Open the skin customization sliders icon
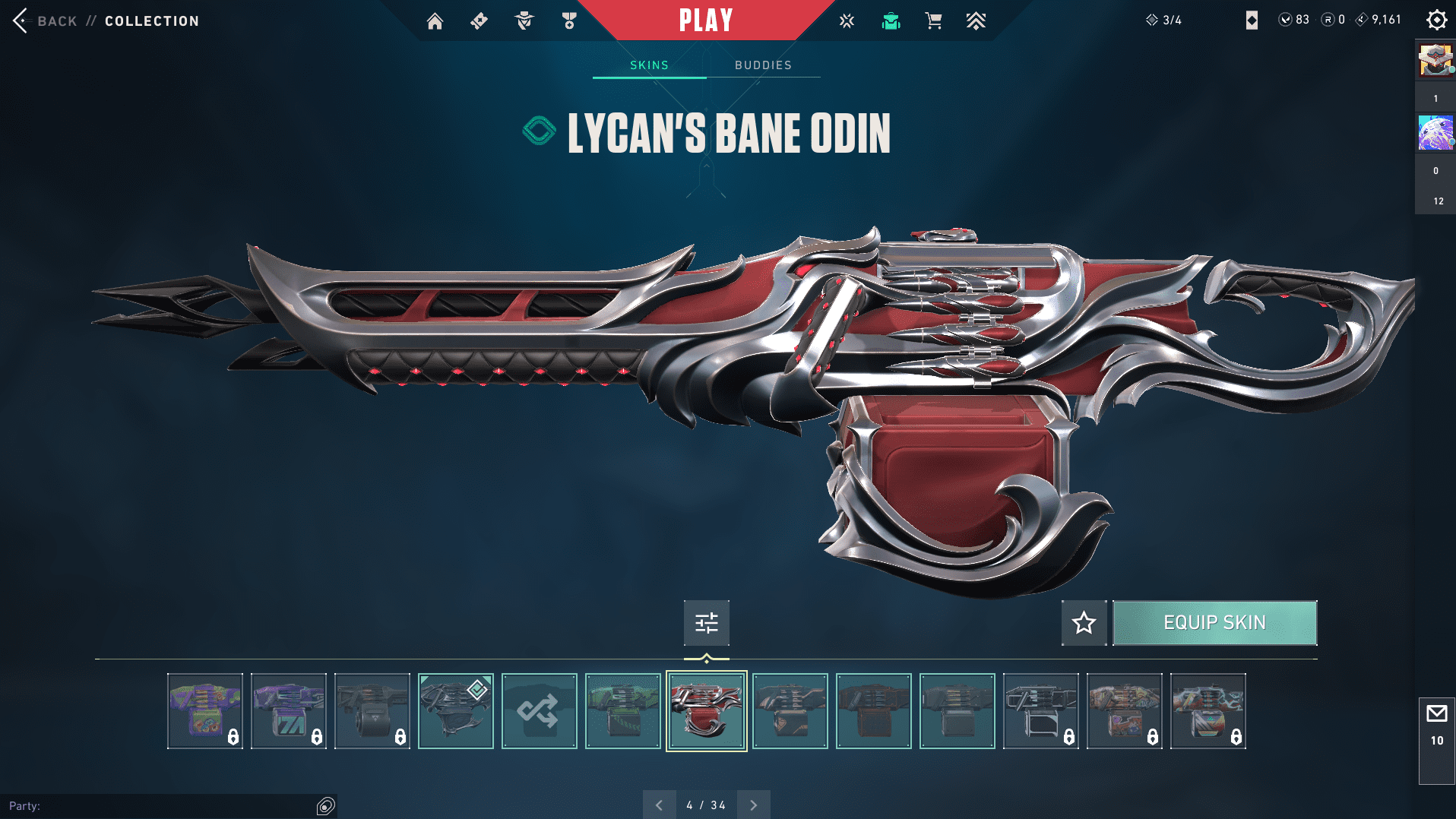 coord(706,623)
